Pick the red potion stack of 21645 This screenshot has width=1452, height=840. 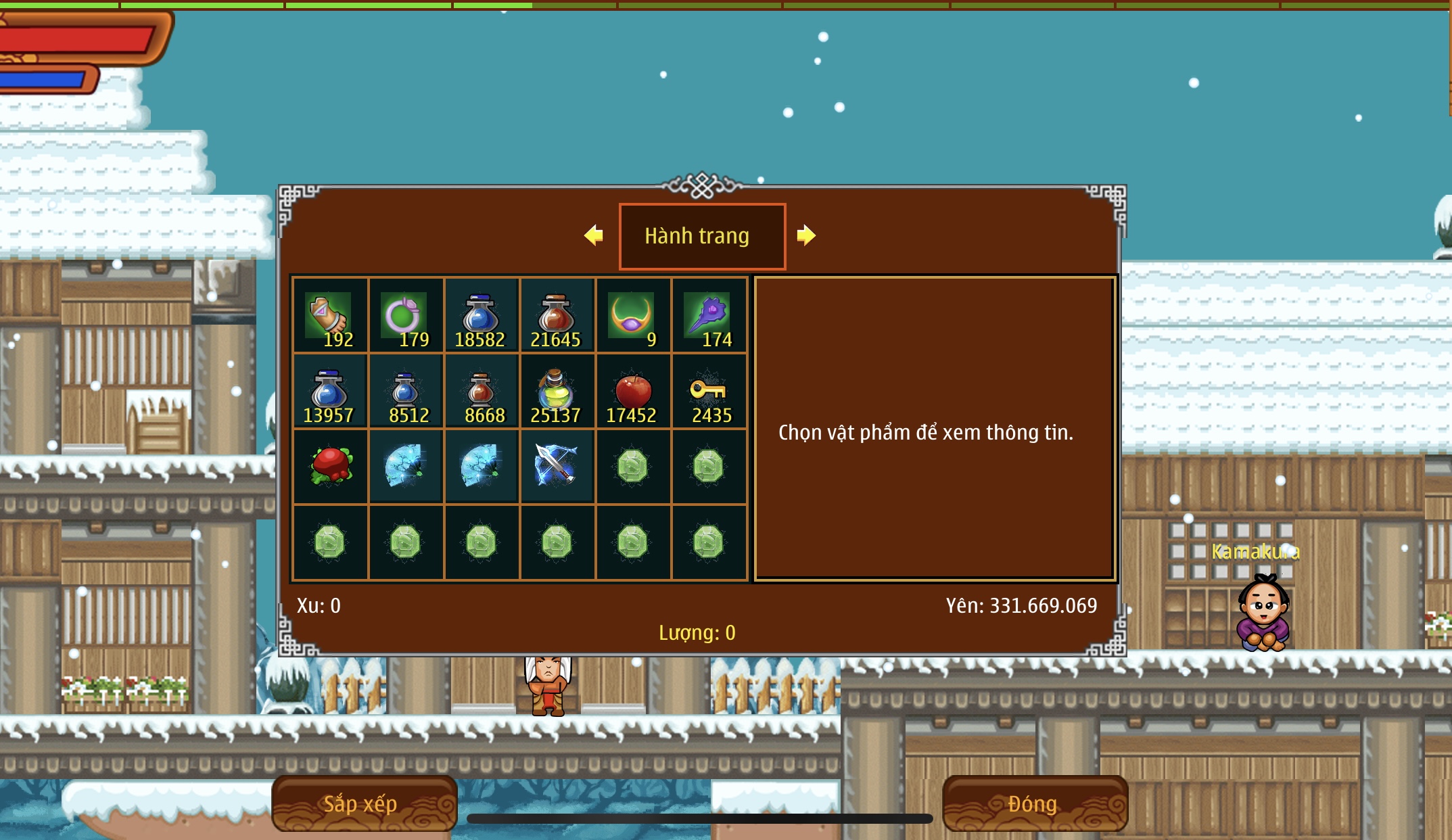click(557, 315)
